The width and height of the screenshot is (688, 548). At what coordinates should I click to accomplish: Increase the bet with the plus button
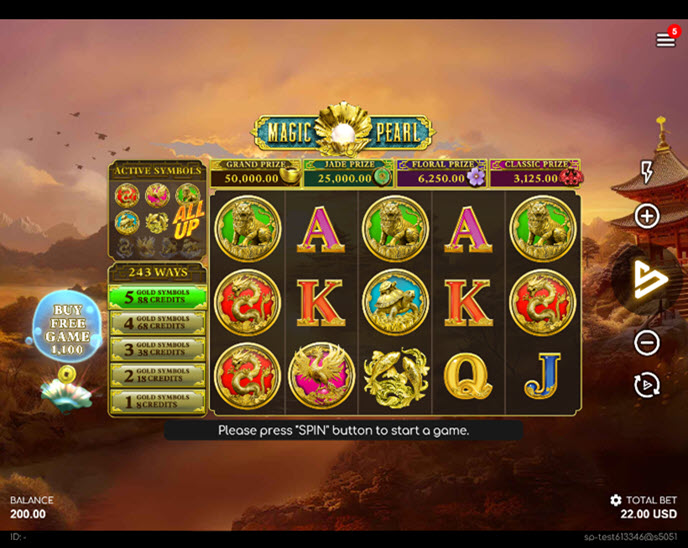point(647,216)
